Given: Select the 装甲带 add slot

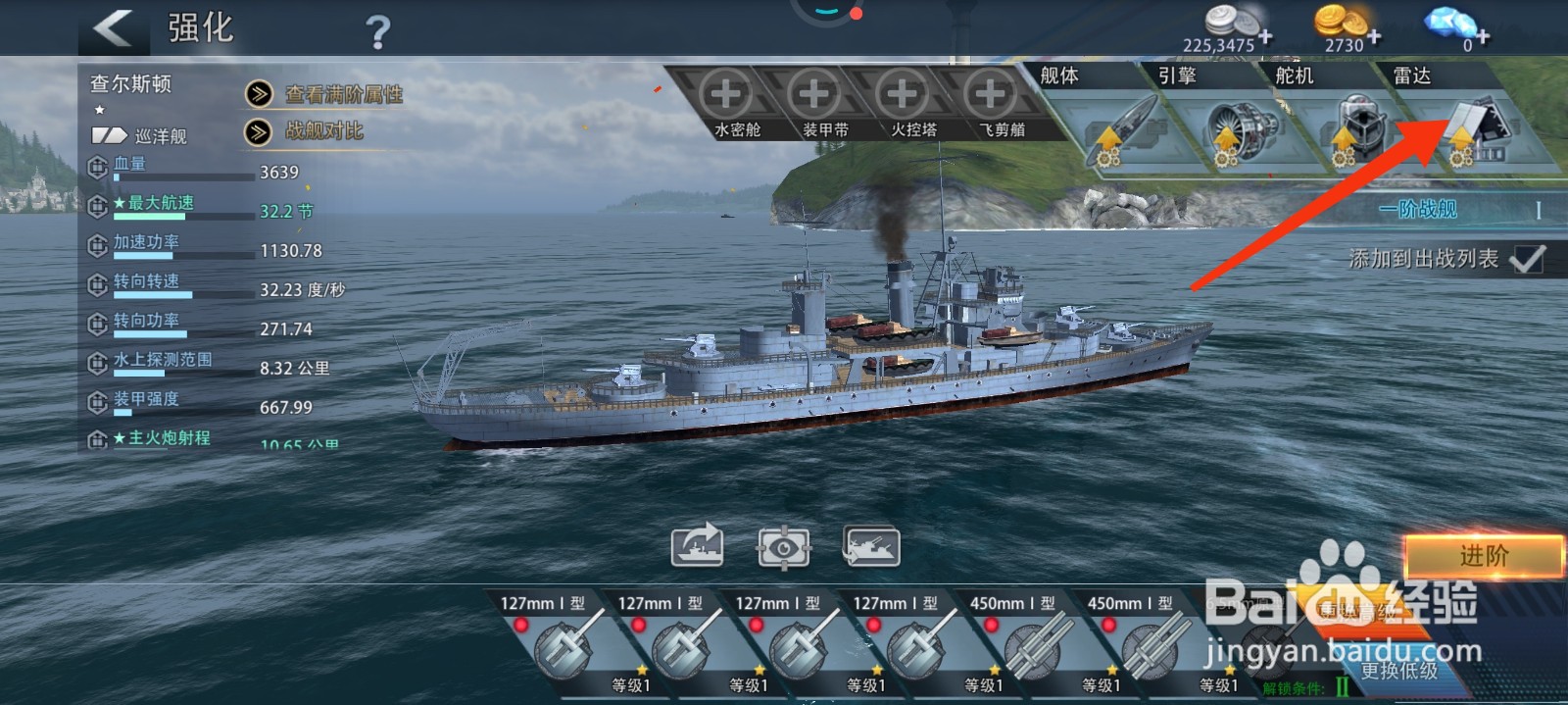Looking at the screenshot, I should 814,95.
